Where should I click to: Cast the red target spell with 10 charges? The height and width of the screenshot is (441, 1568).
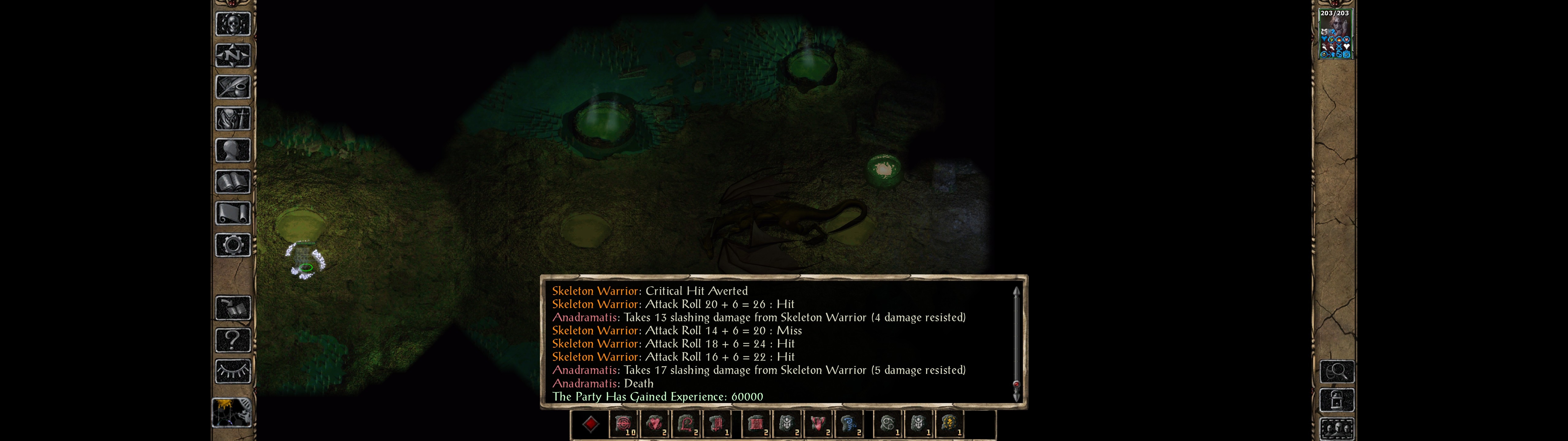click(x=624, y=424)
